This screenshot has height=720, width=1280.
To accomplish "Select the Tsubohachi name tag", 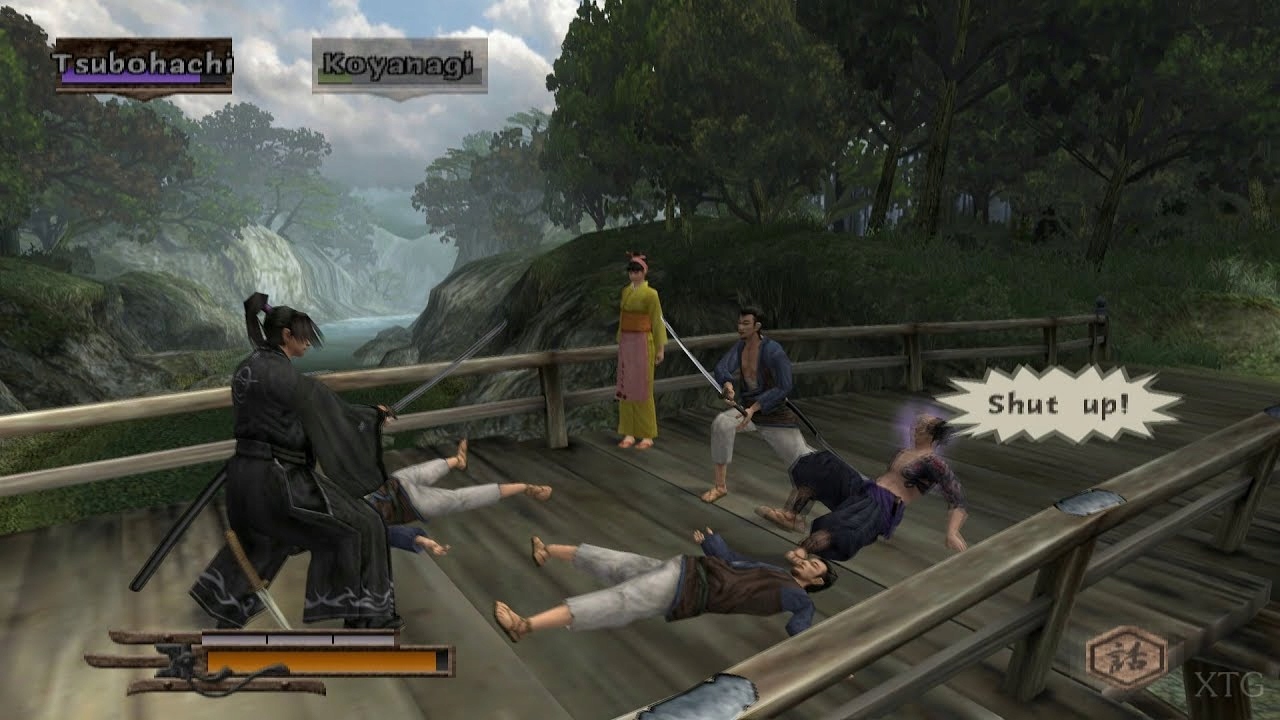I will [143, 66].
